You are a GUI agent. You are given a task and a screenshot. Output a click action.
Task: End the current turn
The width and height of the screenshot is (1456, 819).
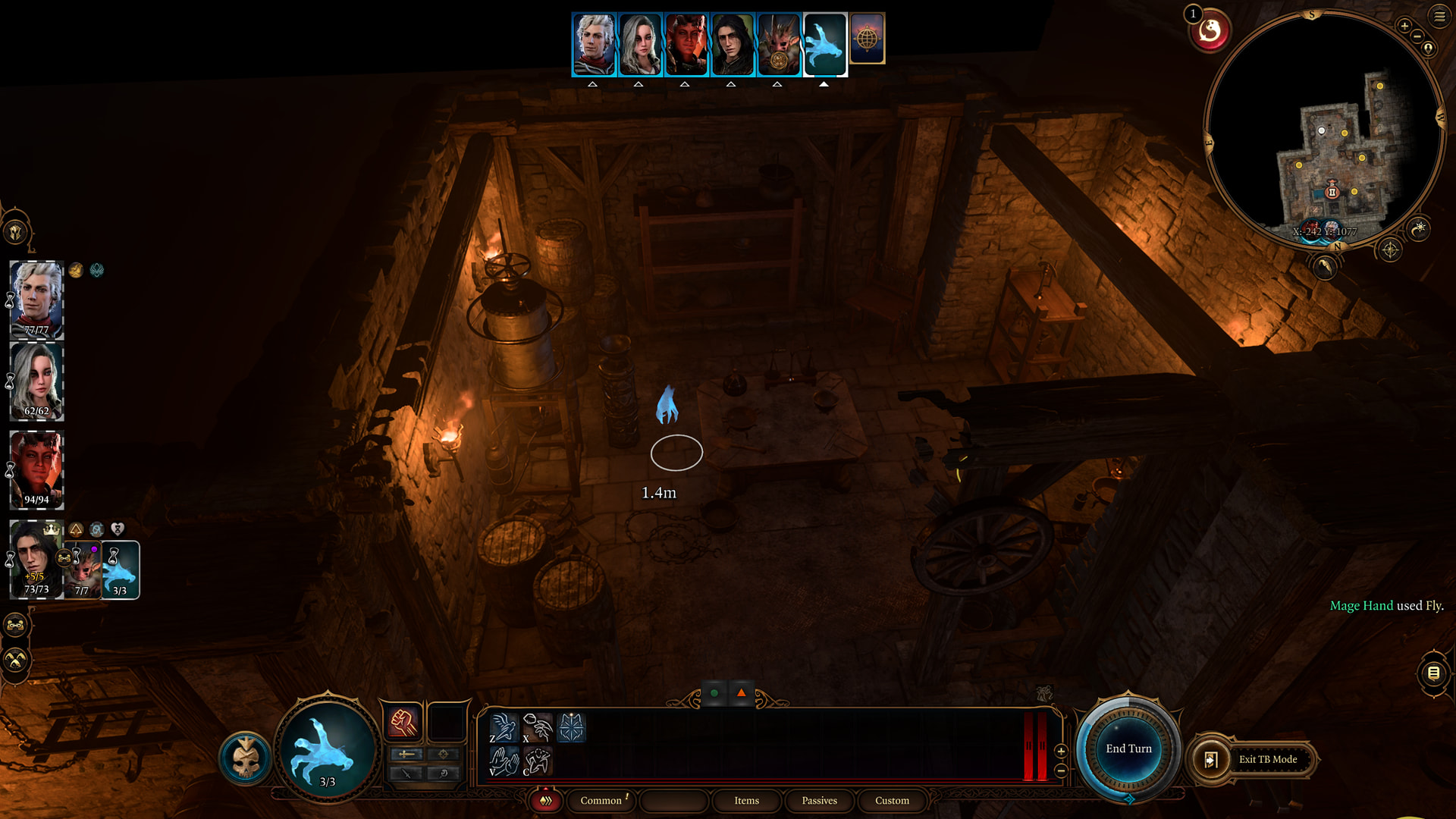[1128, 748]
